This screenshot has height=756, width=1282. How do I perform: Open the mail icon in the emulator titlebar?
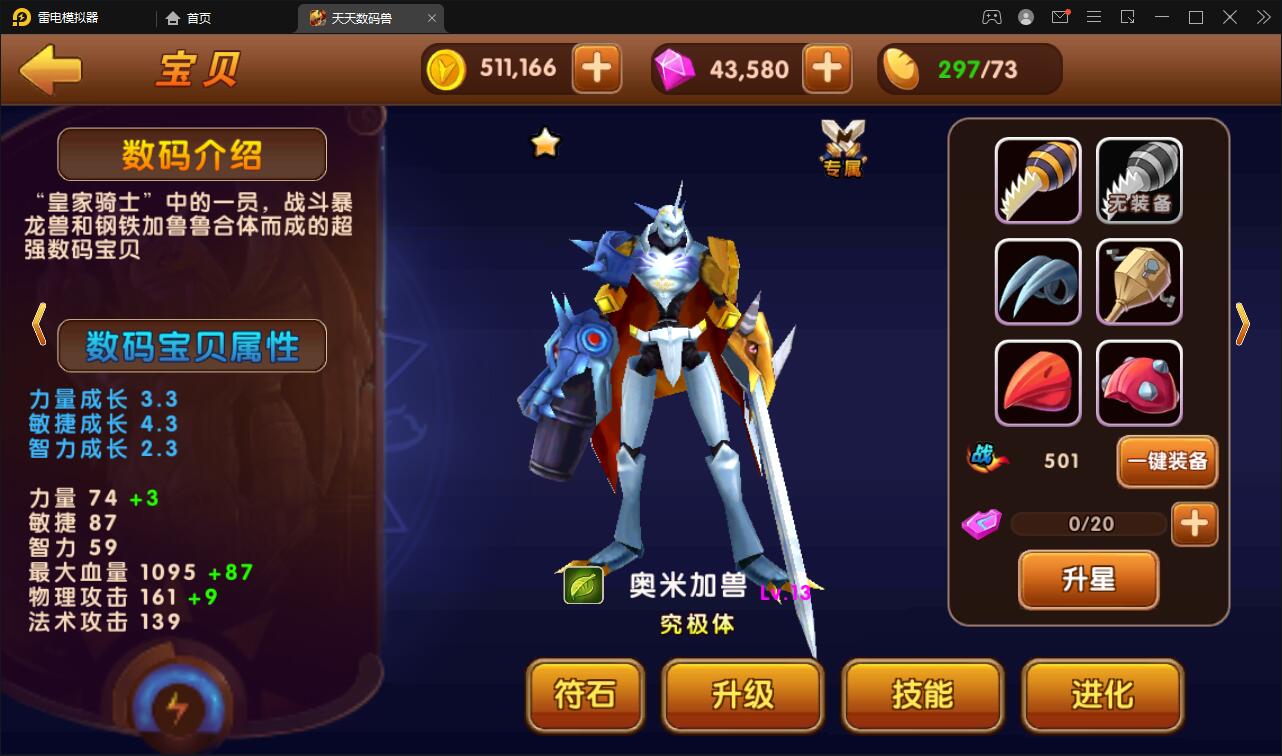click(1060, 17)
